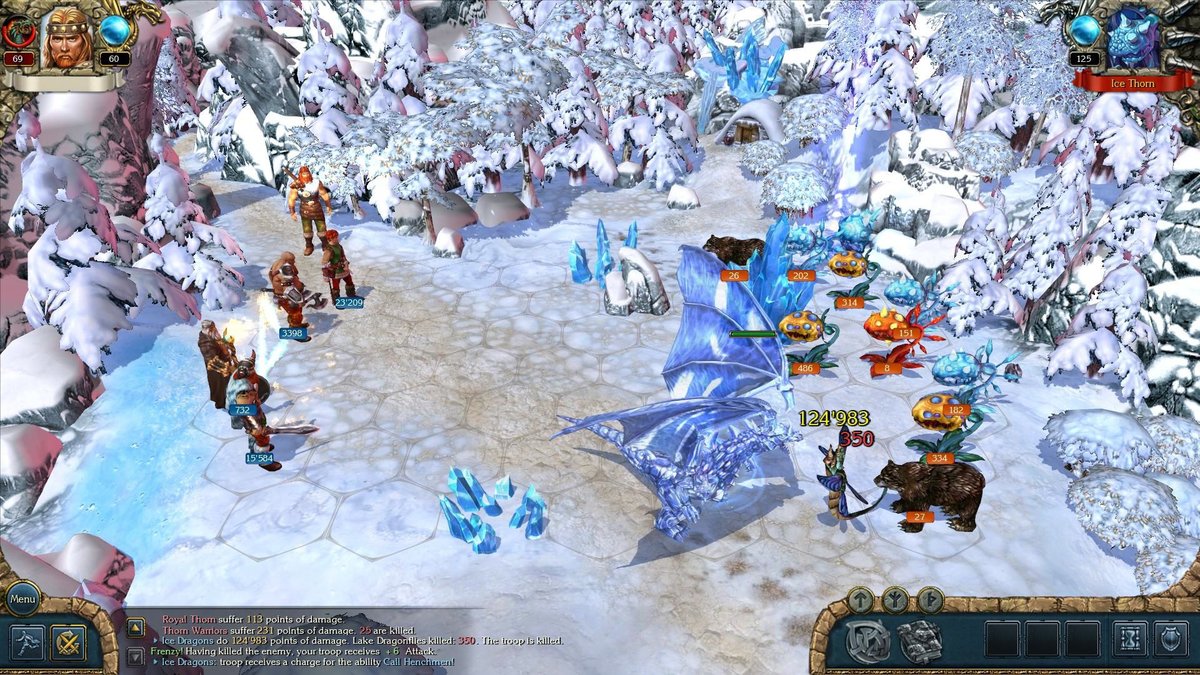The height and width of the screenshot is (675, 1200).
Task: Open the game Menu
Action: pos(22,600)
